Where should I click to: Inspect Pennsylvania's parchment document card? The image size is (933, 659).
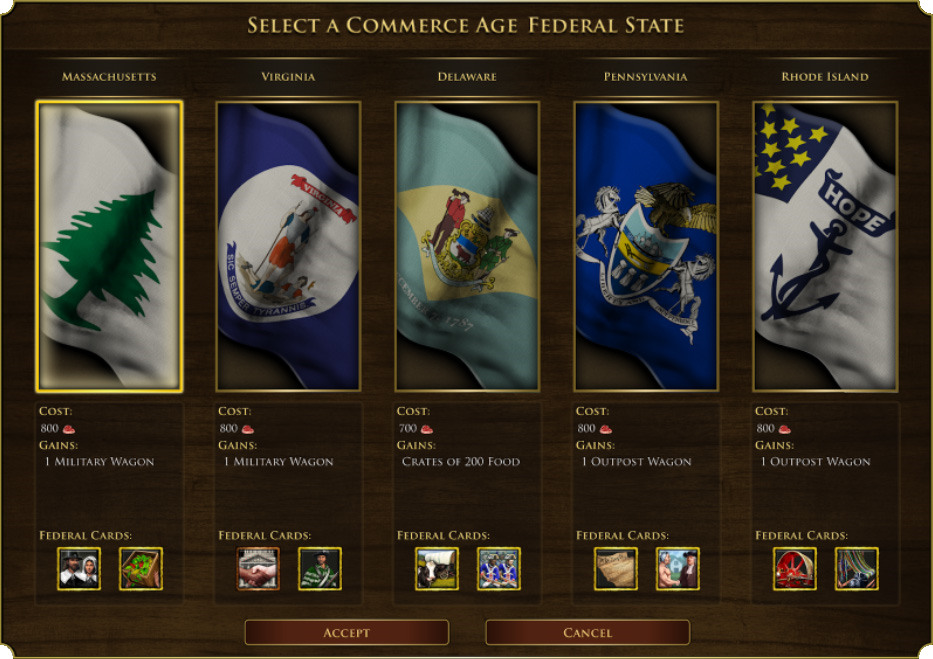click(616, 568)
